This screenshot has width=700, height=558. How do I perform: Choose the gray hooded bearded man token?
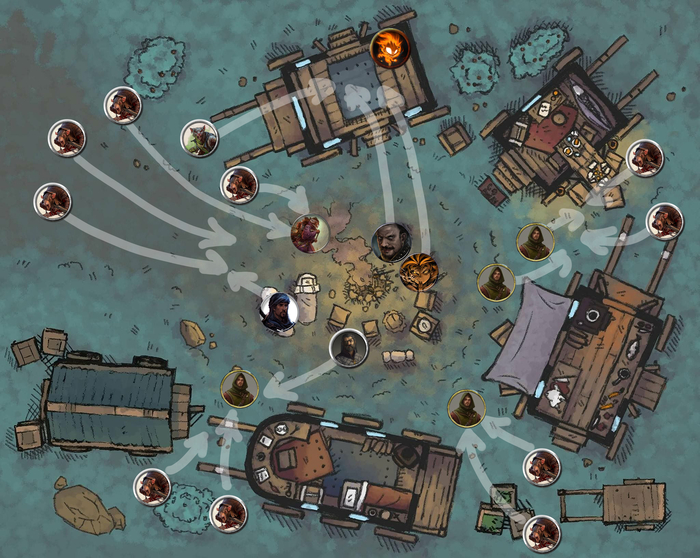point(348,348)
